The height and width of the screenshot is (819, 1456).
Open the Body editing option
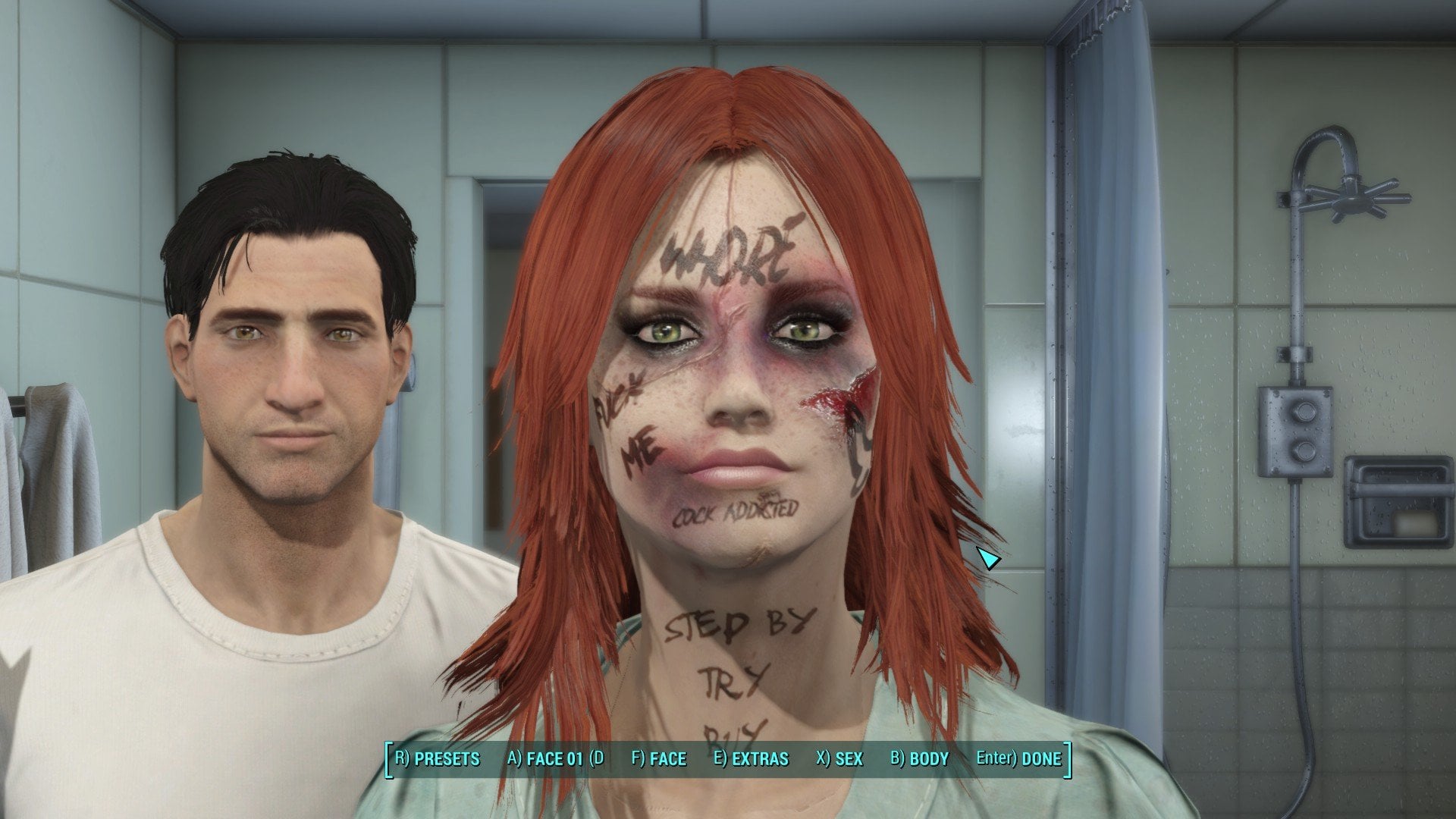pos(919,759)
